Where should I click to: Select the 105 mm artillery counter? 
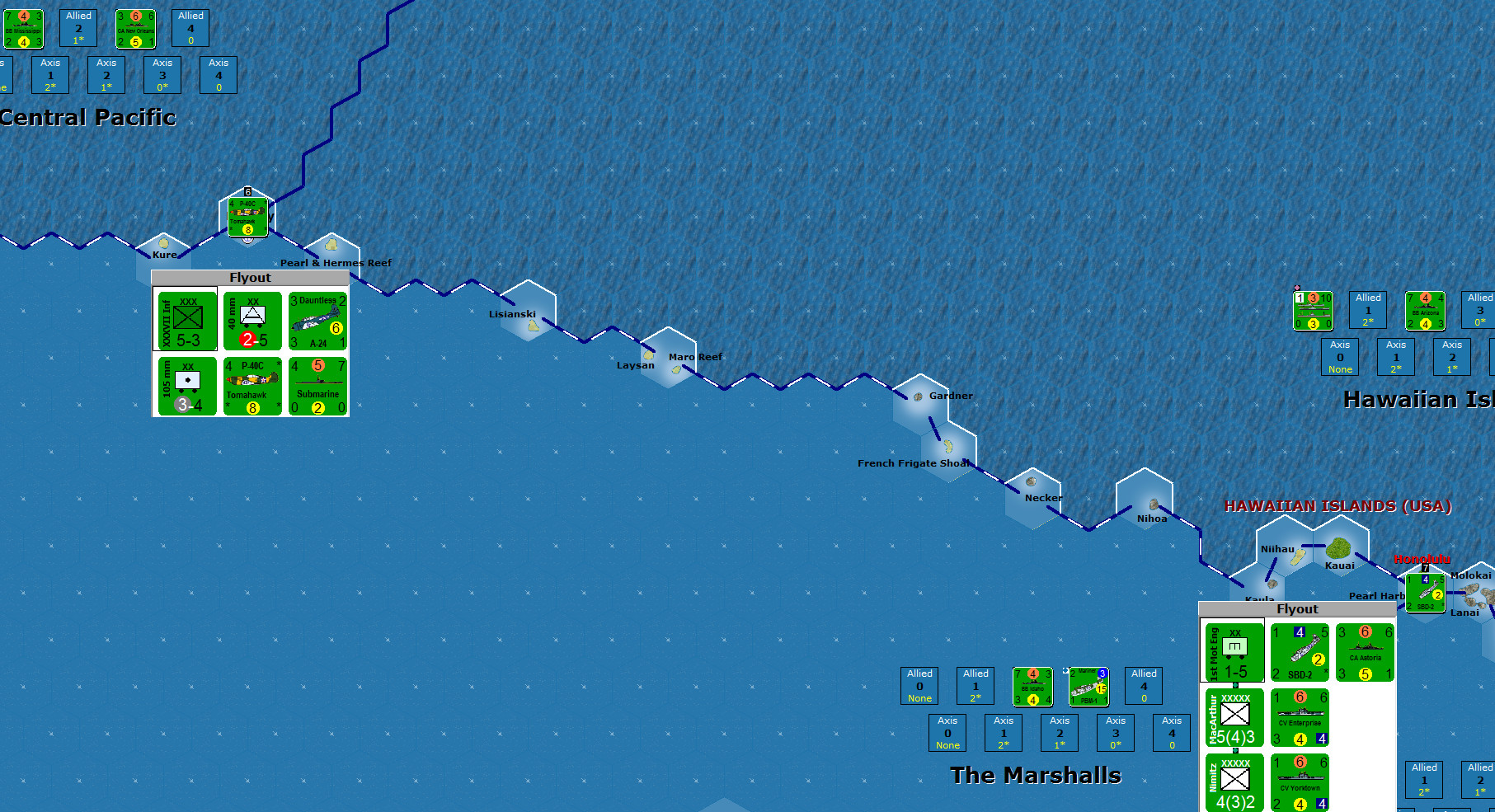click(186, 386)
